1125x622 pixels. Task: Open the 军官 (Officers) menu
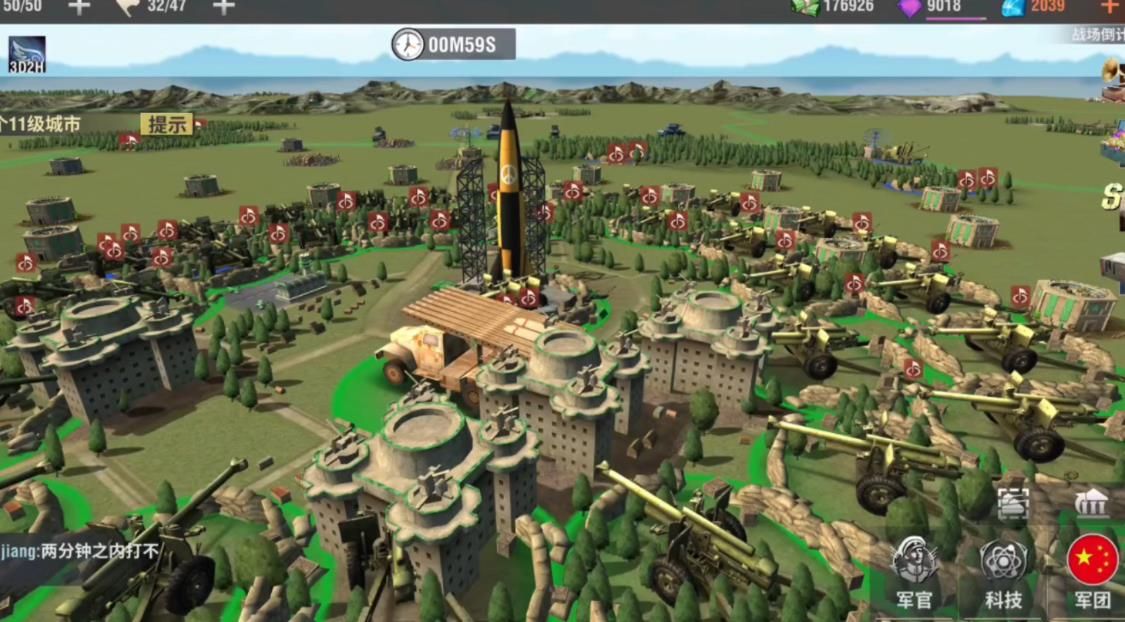[913, 571]
